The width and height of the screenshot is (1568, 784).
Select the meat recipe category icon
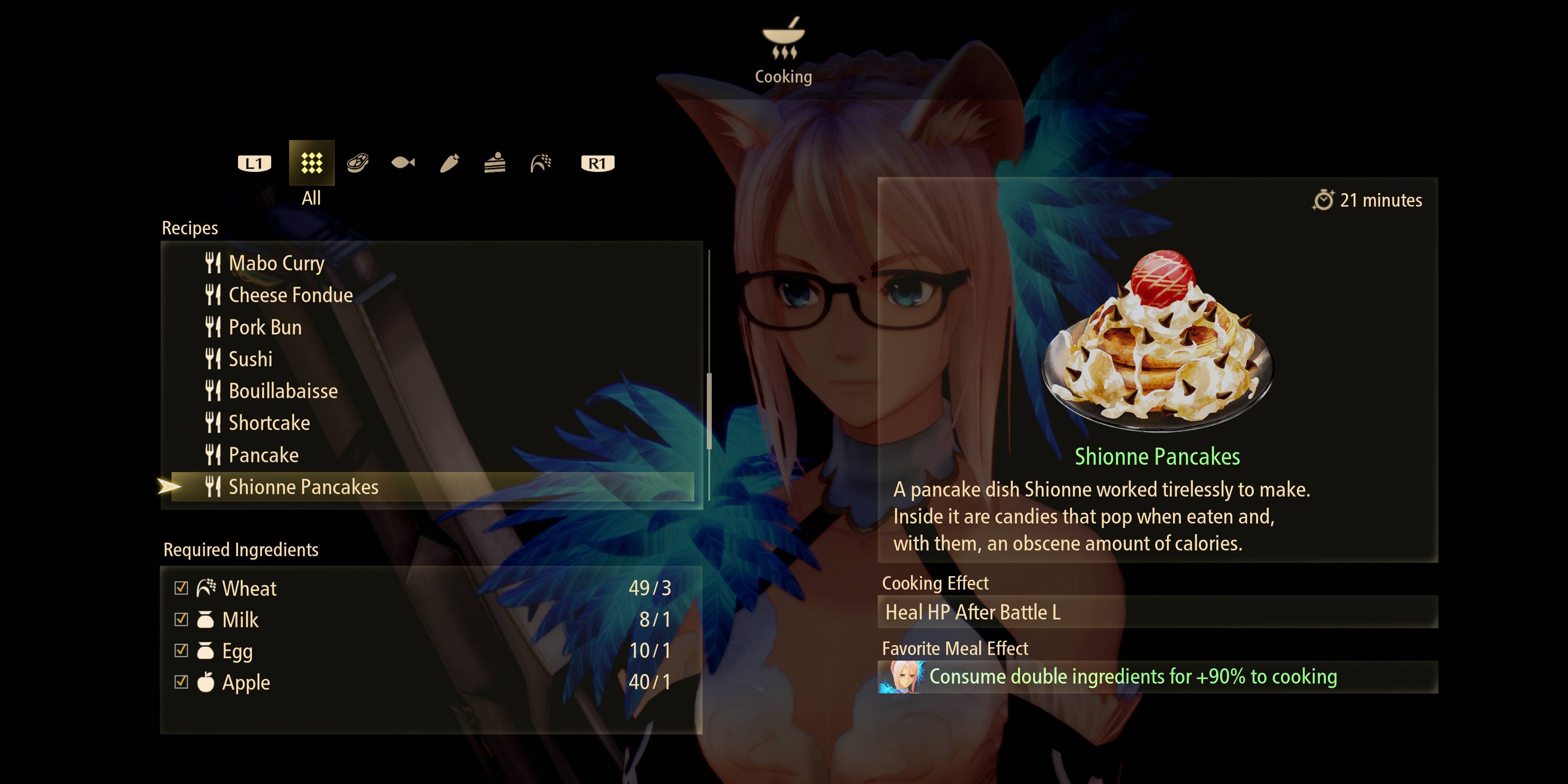(358, 163)
